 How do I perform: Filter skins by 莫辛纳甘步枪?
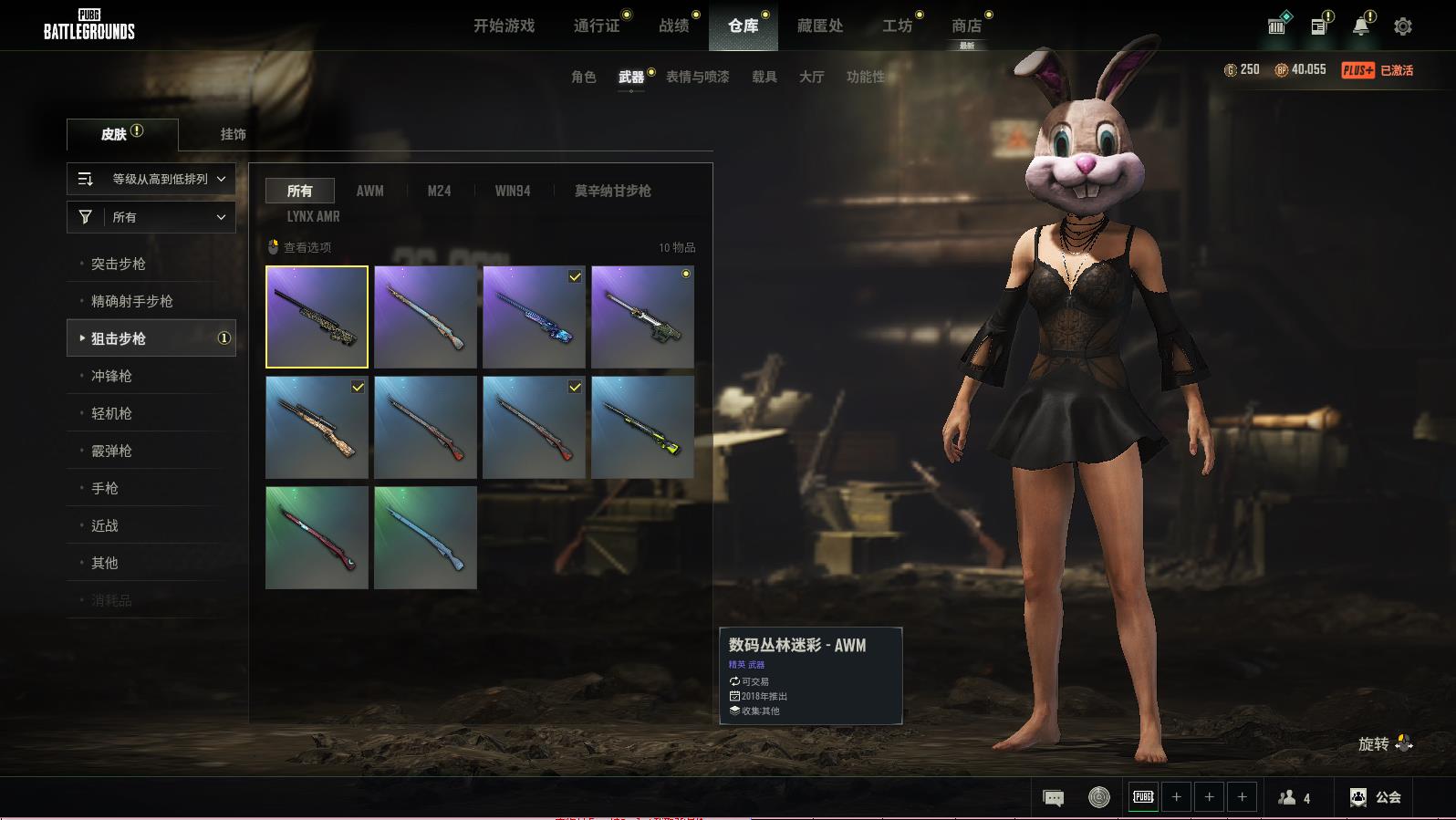pos(612,192)
